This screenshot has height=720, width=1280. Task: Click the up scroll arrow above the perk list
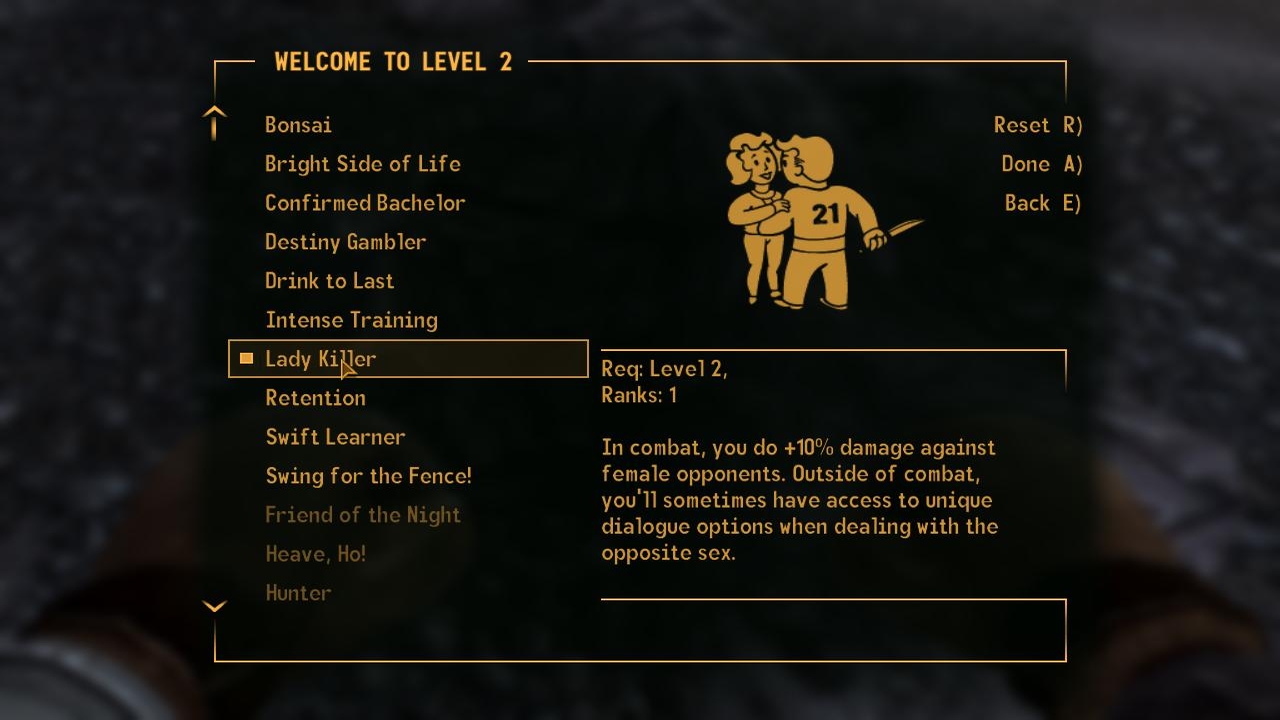point(214,120)
